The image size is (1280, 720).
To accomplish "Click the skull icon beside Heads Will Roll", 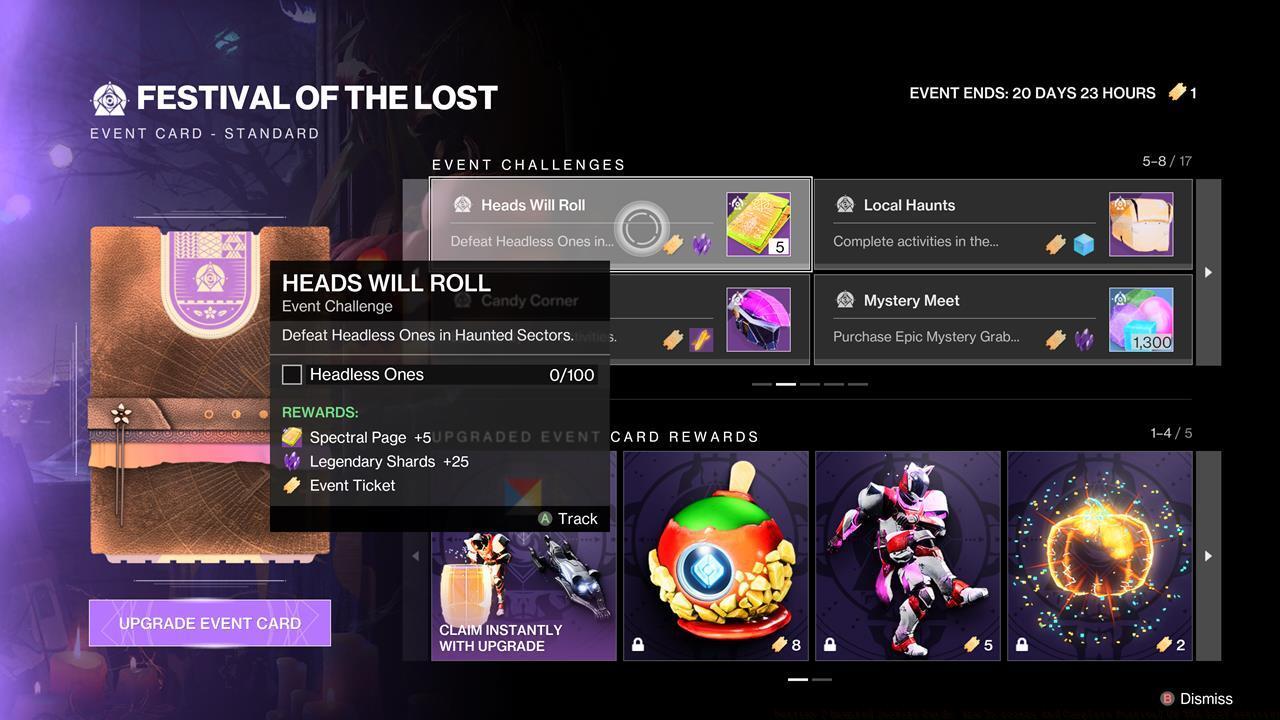I will 462,205.
